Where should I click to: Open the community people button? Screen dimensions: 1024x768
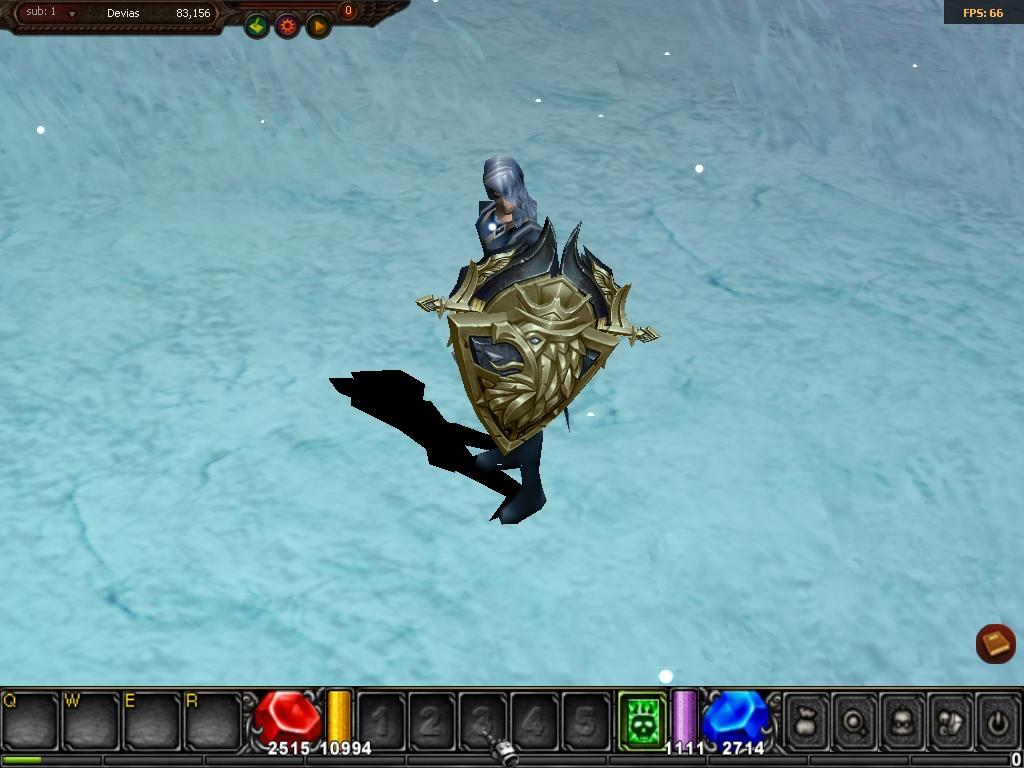951,720
